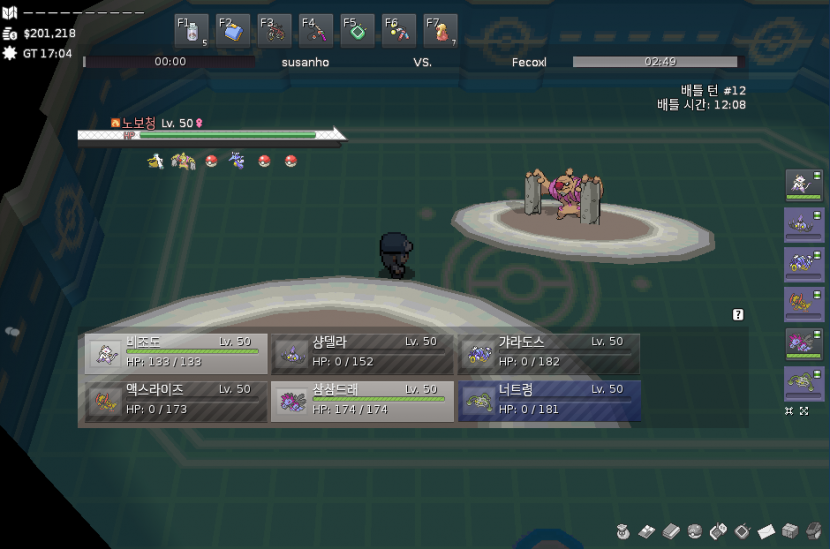This screenshot has height=549, width=830.
Task: Use the F7 hotkey item
Action: (440, 31)
